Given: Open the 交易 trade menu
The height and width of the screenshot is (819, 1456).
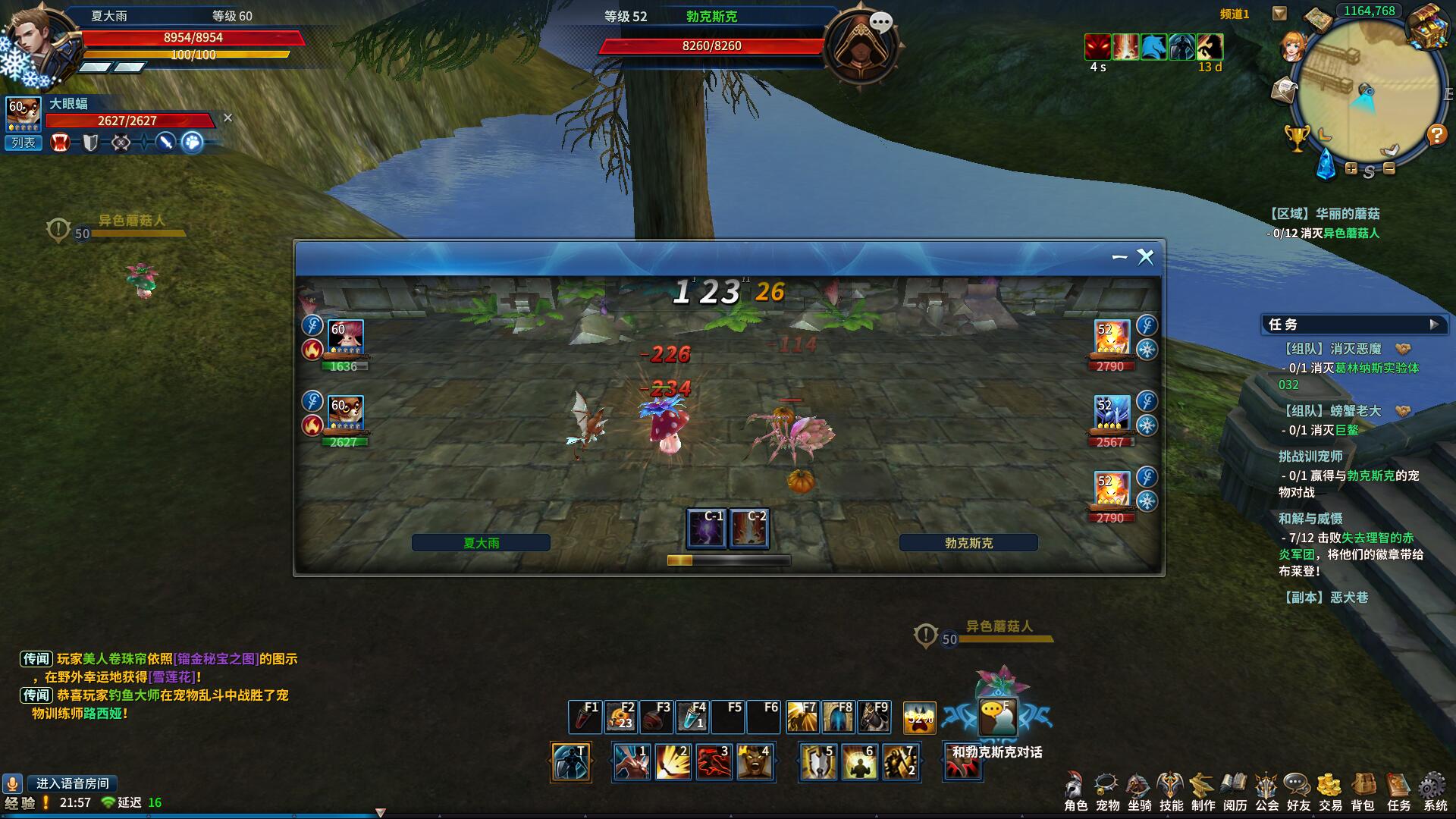Looking at the screenshot, I should click(x=1330, y=791).
